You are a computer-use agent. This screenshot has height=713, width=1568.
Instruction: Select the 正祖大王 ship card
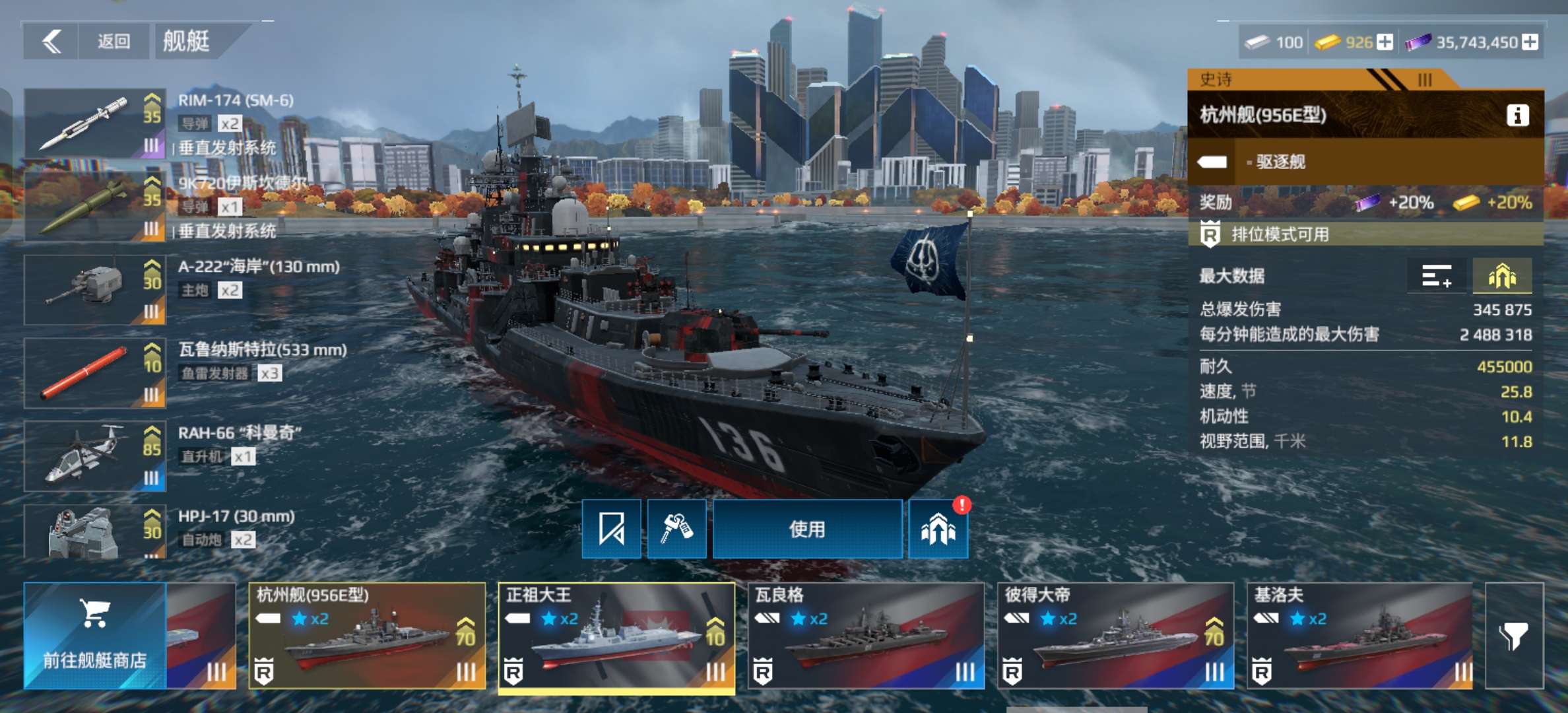[616, 636]
